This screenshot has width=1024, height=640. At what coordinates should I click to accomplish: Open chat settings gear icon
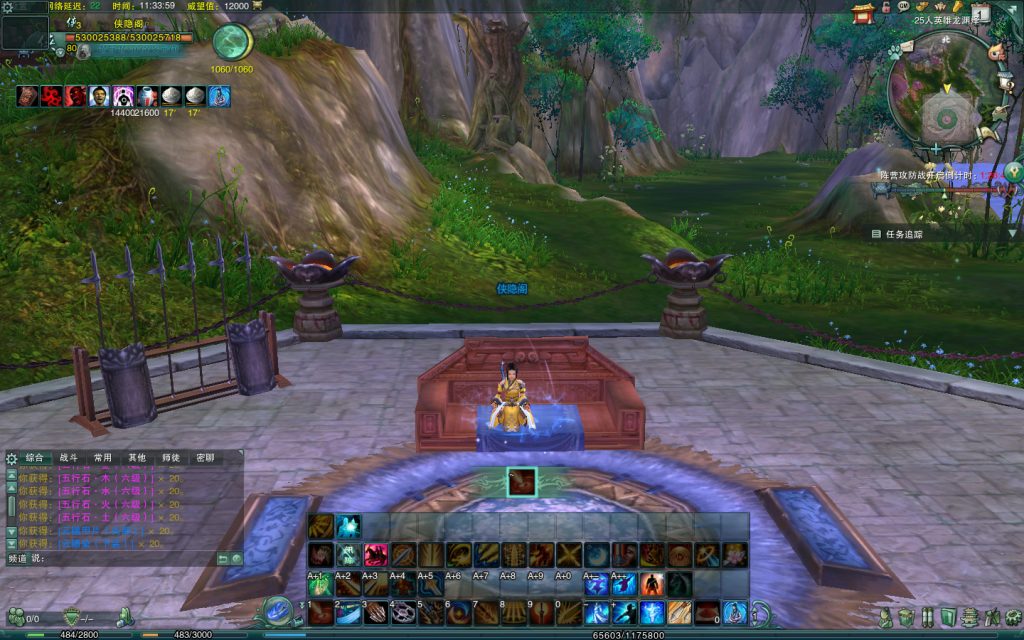(x=11, y=458)
